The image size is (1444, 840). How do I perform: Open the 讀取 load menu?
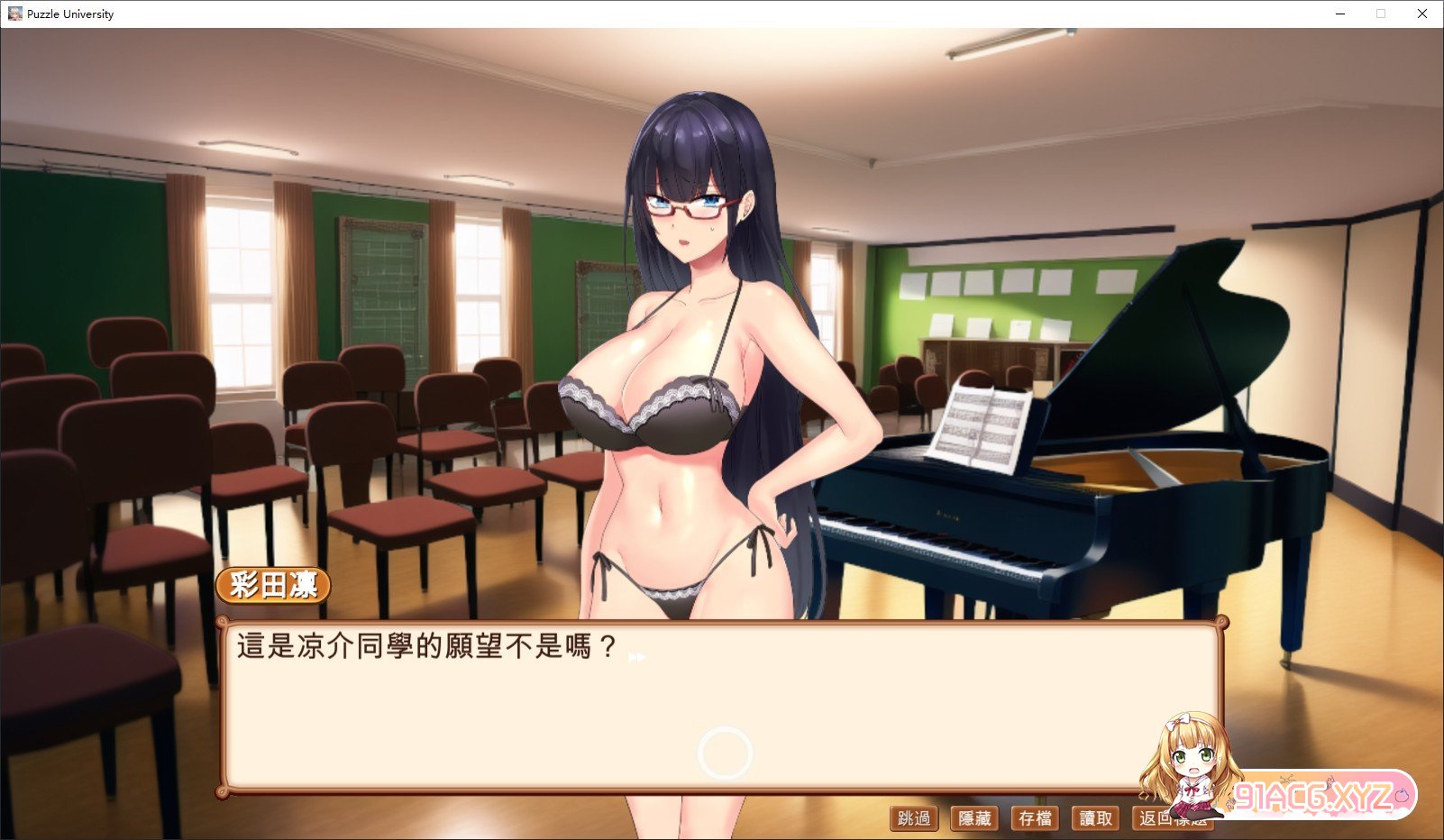coord(1095,818)
